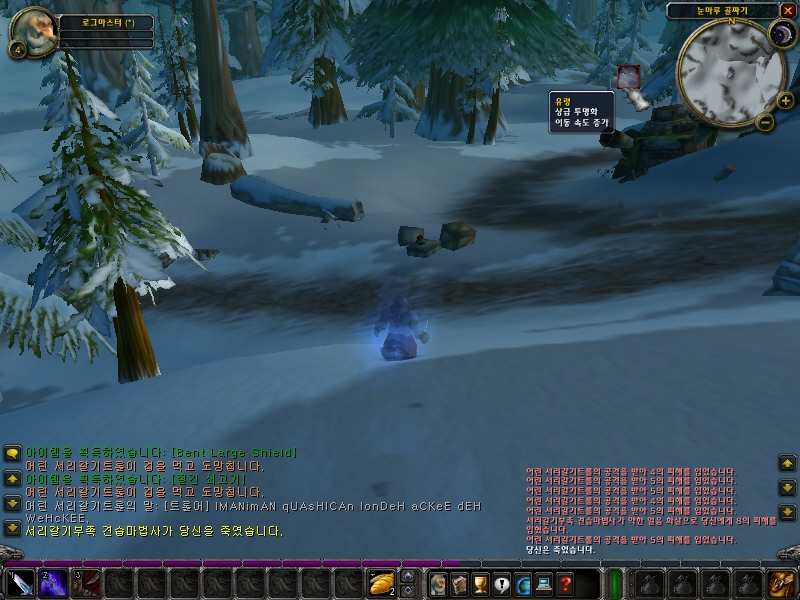800x600 pixels.
Task: Open the help request question mark
Action: coord(566,583)
